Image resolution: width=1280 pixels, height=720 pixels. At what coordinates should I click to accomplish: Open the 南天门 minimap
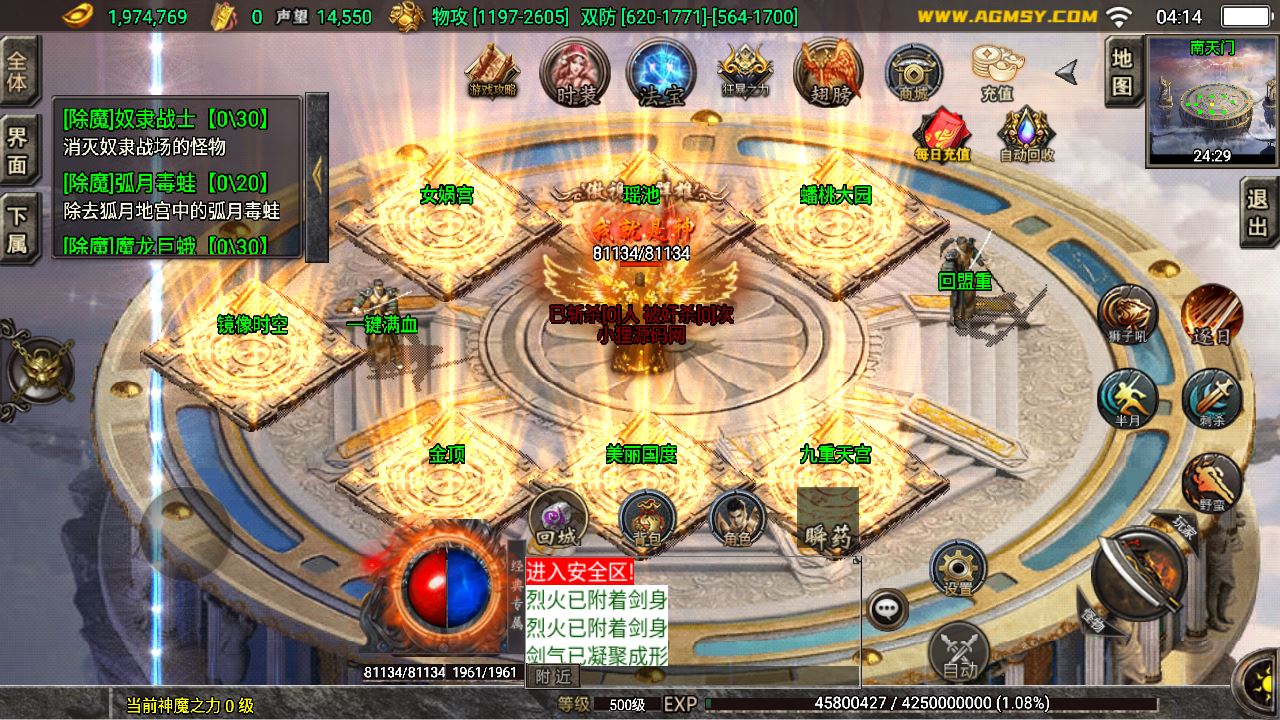pyautogui.click(x=1211, y=100)
